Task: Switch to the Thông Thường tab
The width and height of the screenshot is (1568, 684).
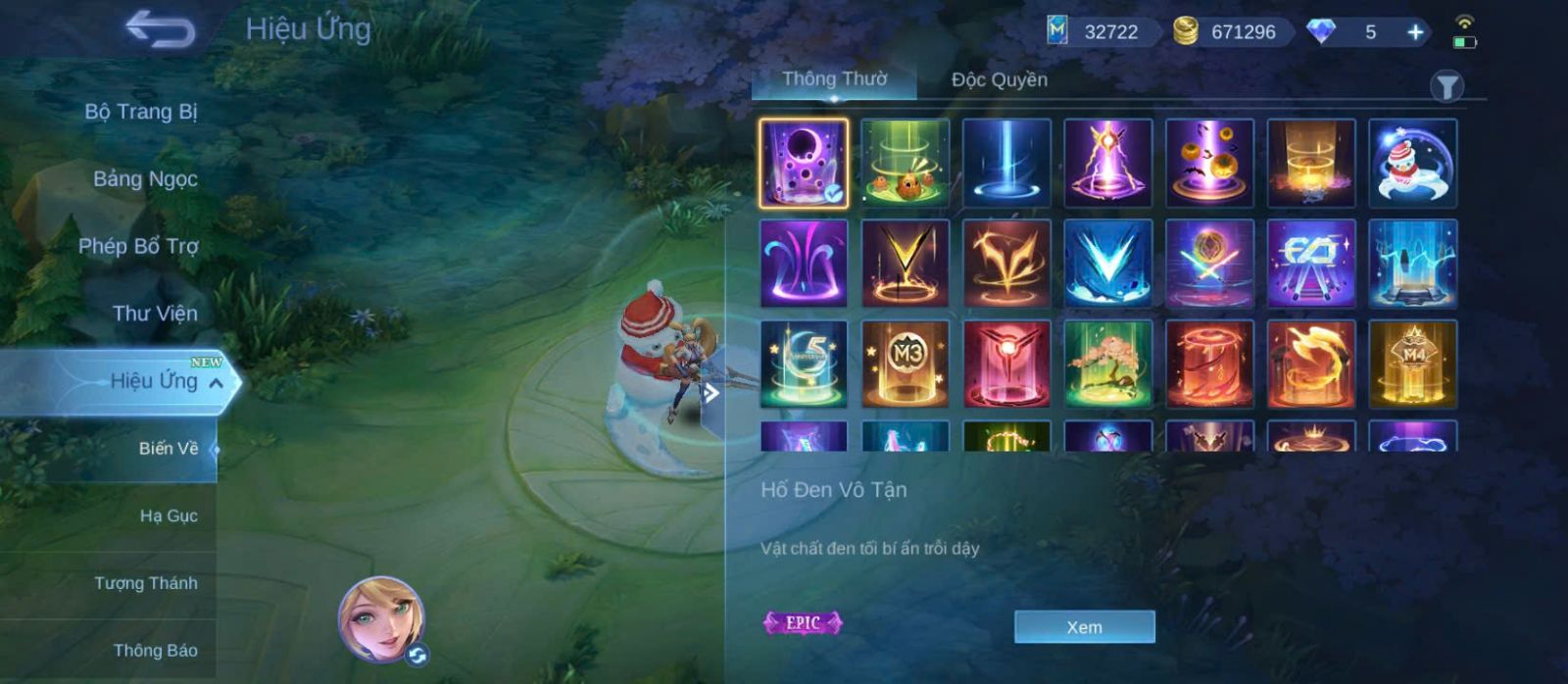Action: tap(834, 79)
